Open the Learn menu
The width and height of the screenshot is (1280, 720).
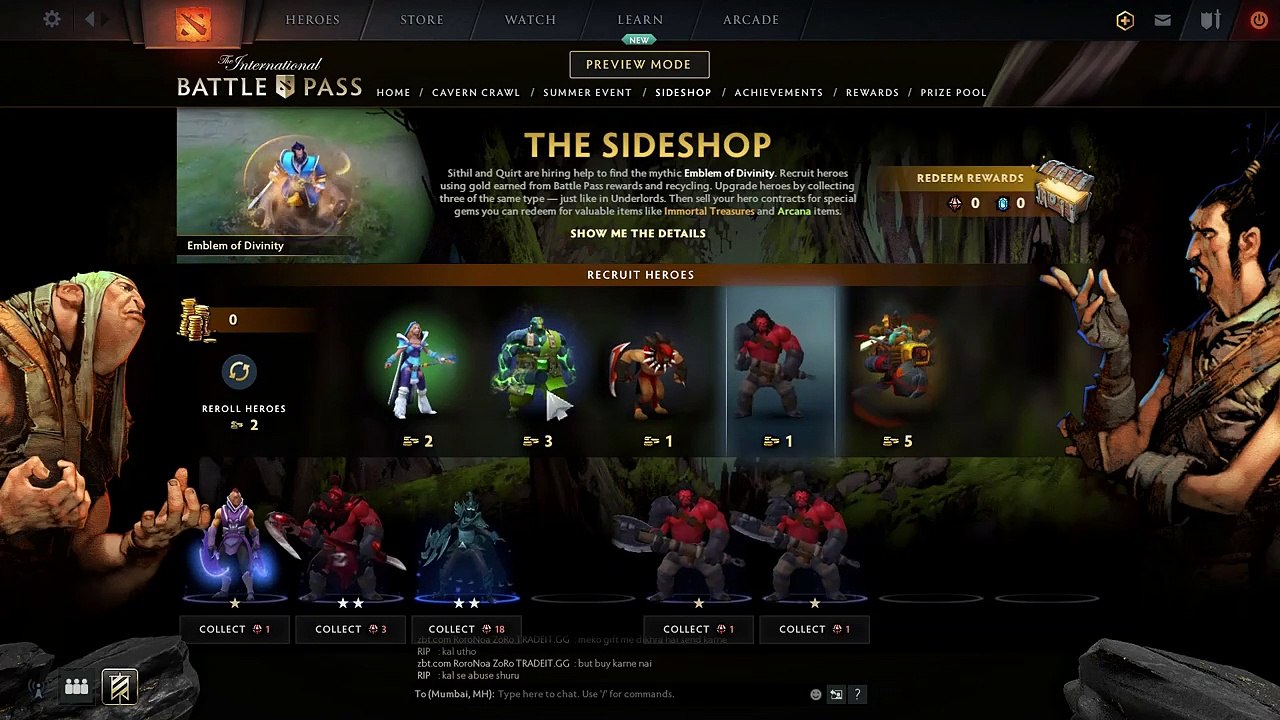click(640, 19)
